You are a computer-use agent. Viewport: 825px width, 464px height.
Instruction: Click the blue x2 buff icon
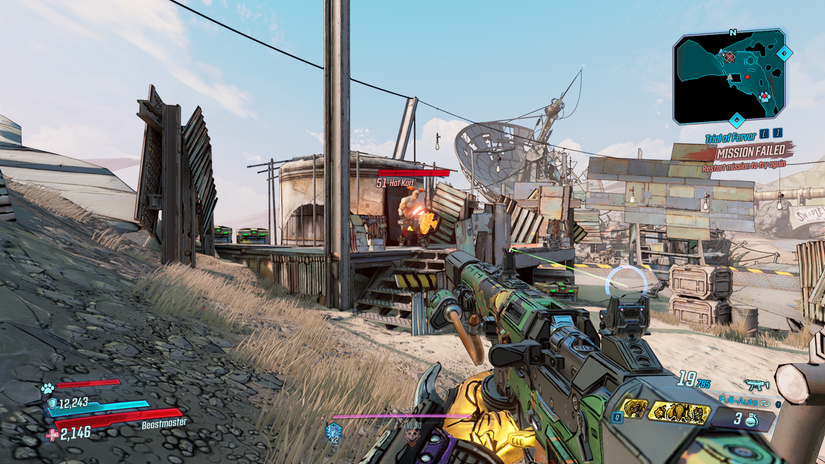pyautogui.click(x=334, y=431)
